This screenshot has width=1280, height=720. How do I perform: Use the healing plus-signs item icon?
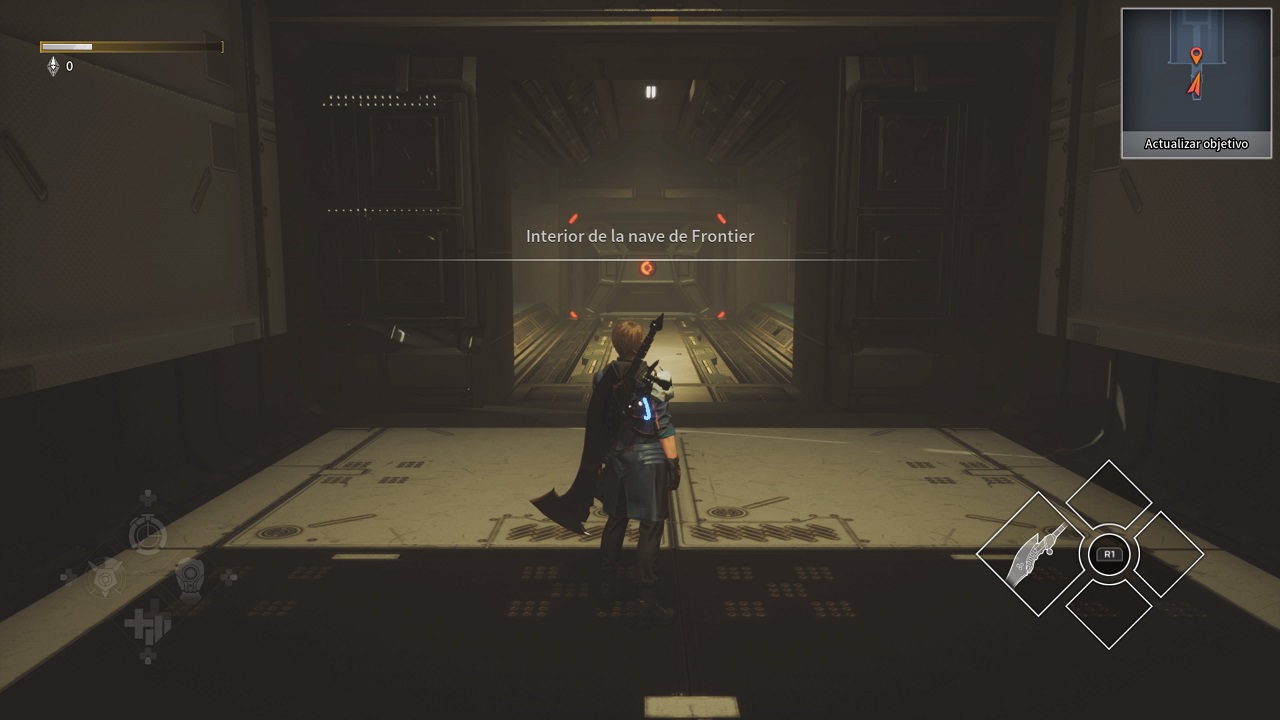tap(146, 626)
